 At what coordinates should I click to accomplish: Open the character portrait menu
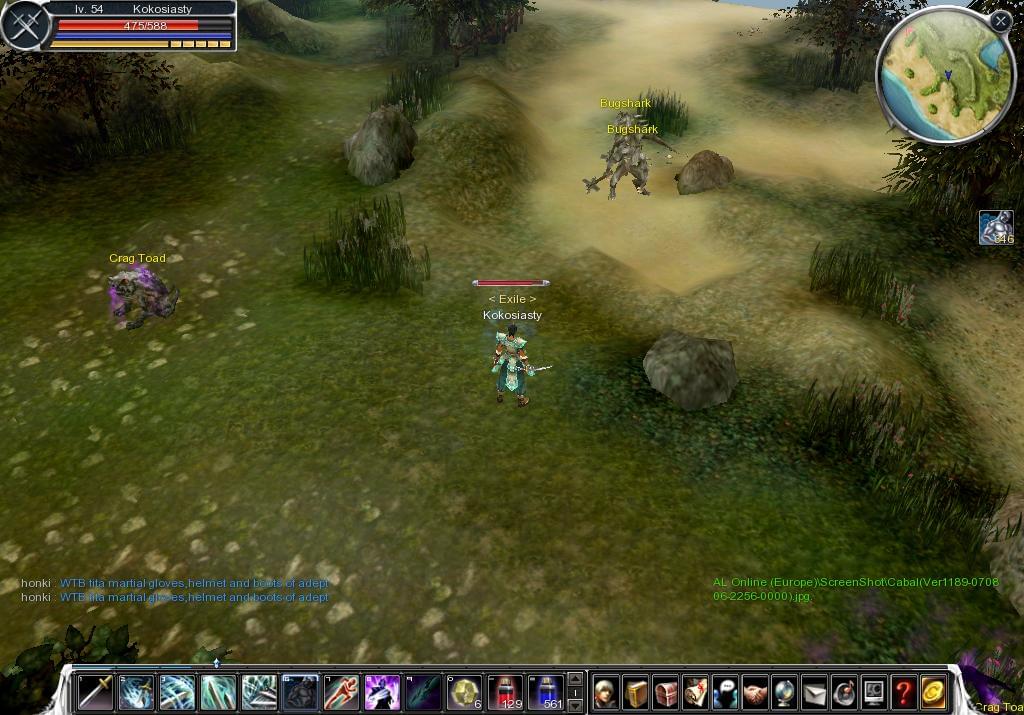point(605,692)
